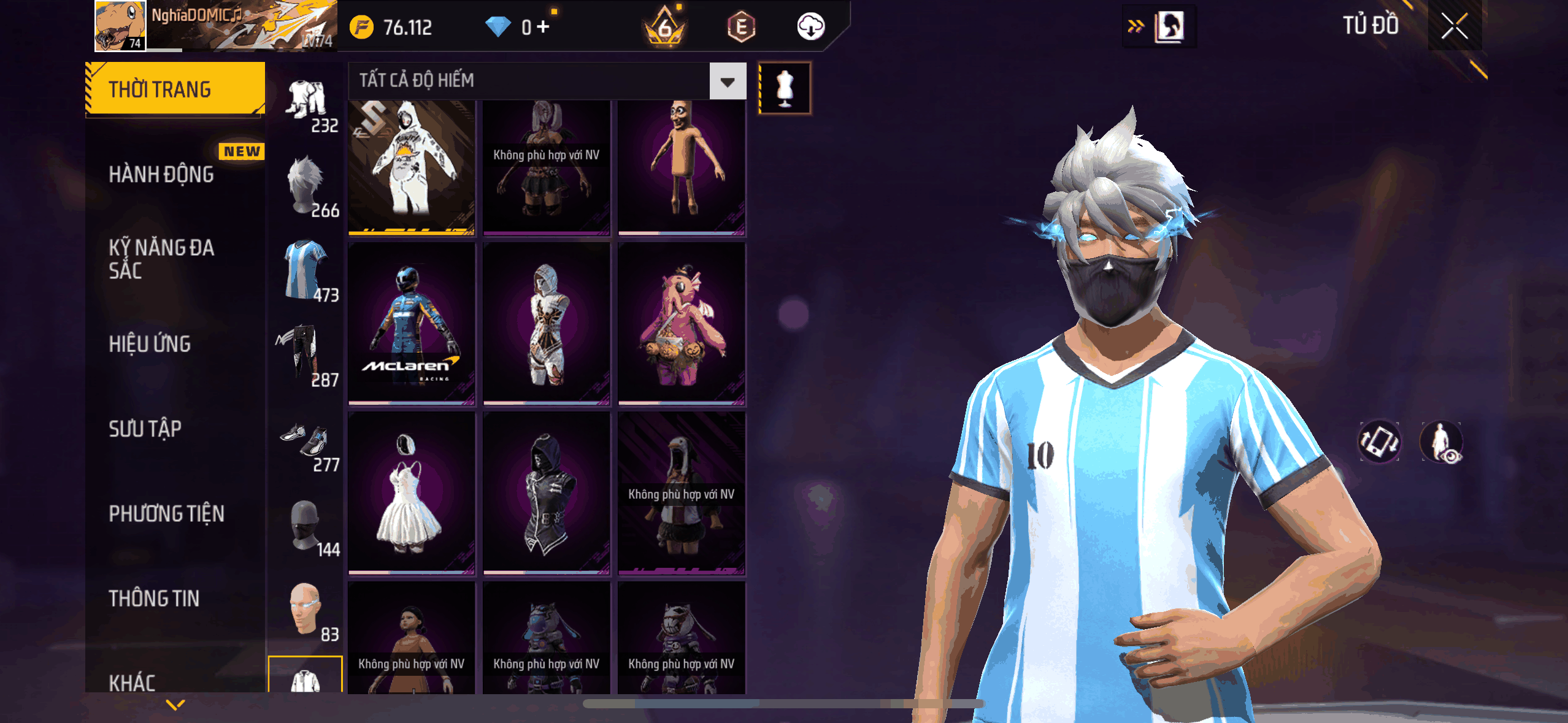Click the mannequin outfit preview button
The width and height of the screenshot is (1568, 723).
(785, 88)
